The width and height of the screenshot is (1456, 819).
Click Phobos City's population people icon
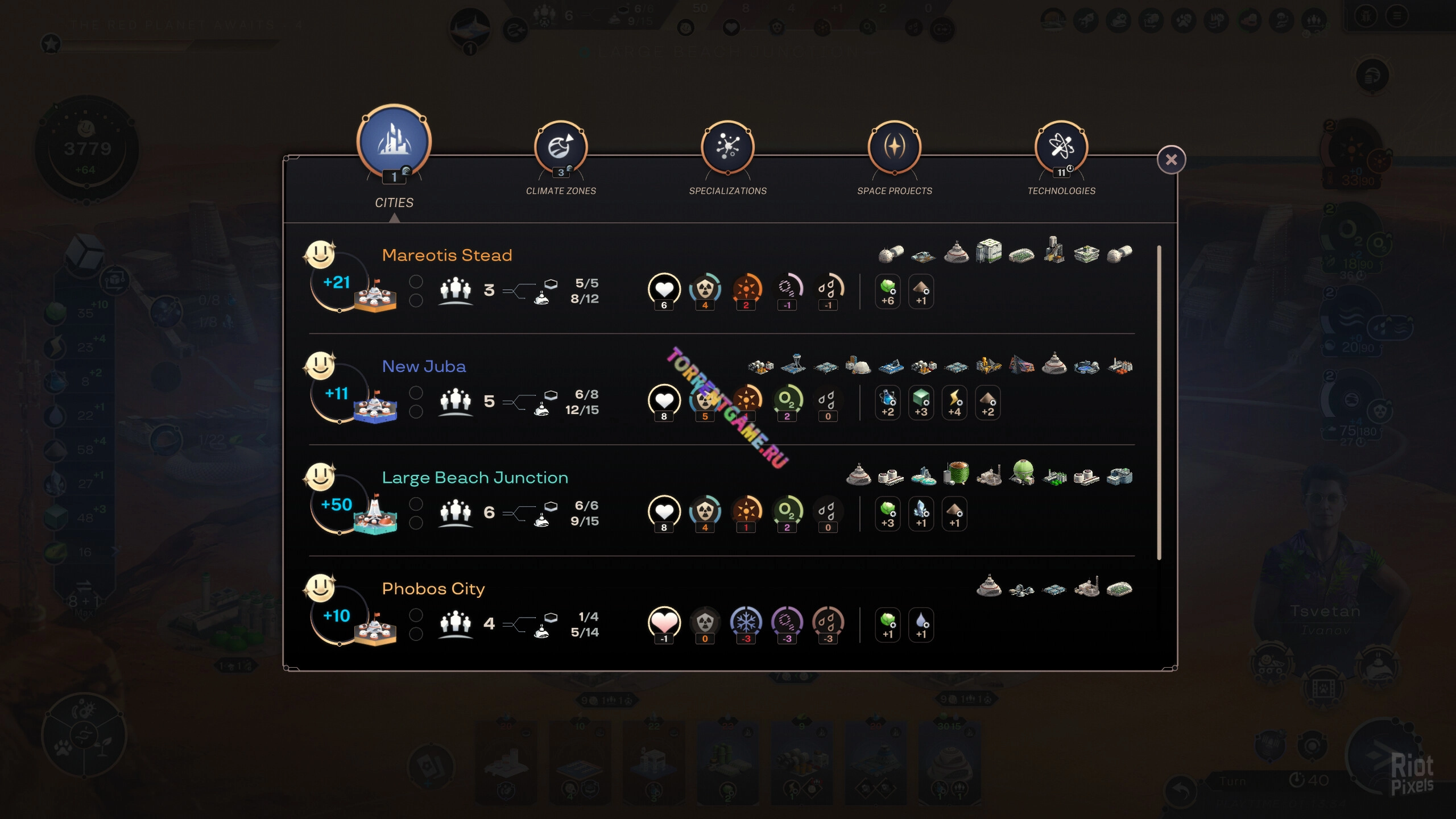(456, 624)
